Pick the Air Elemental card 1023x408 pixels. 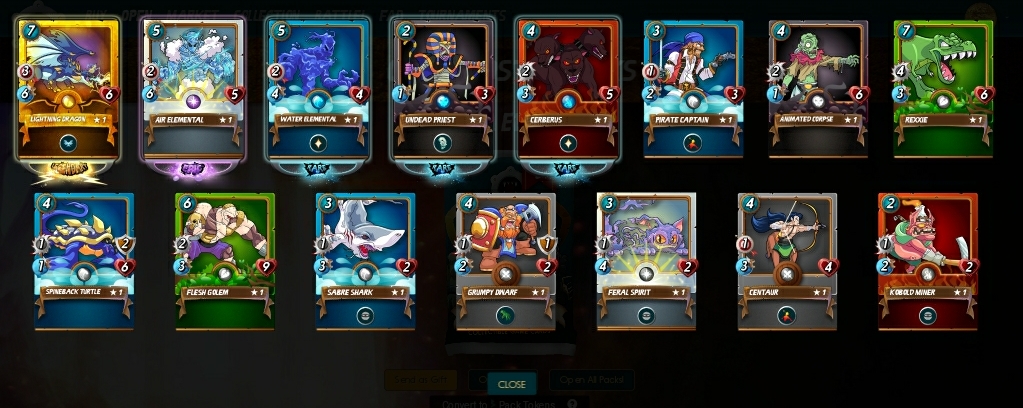[x=194, y=90]
